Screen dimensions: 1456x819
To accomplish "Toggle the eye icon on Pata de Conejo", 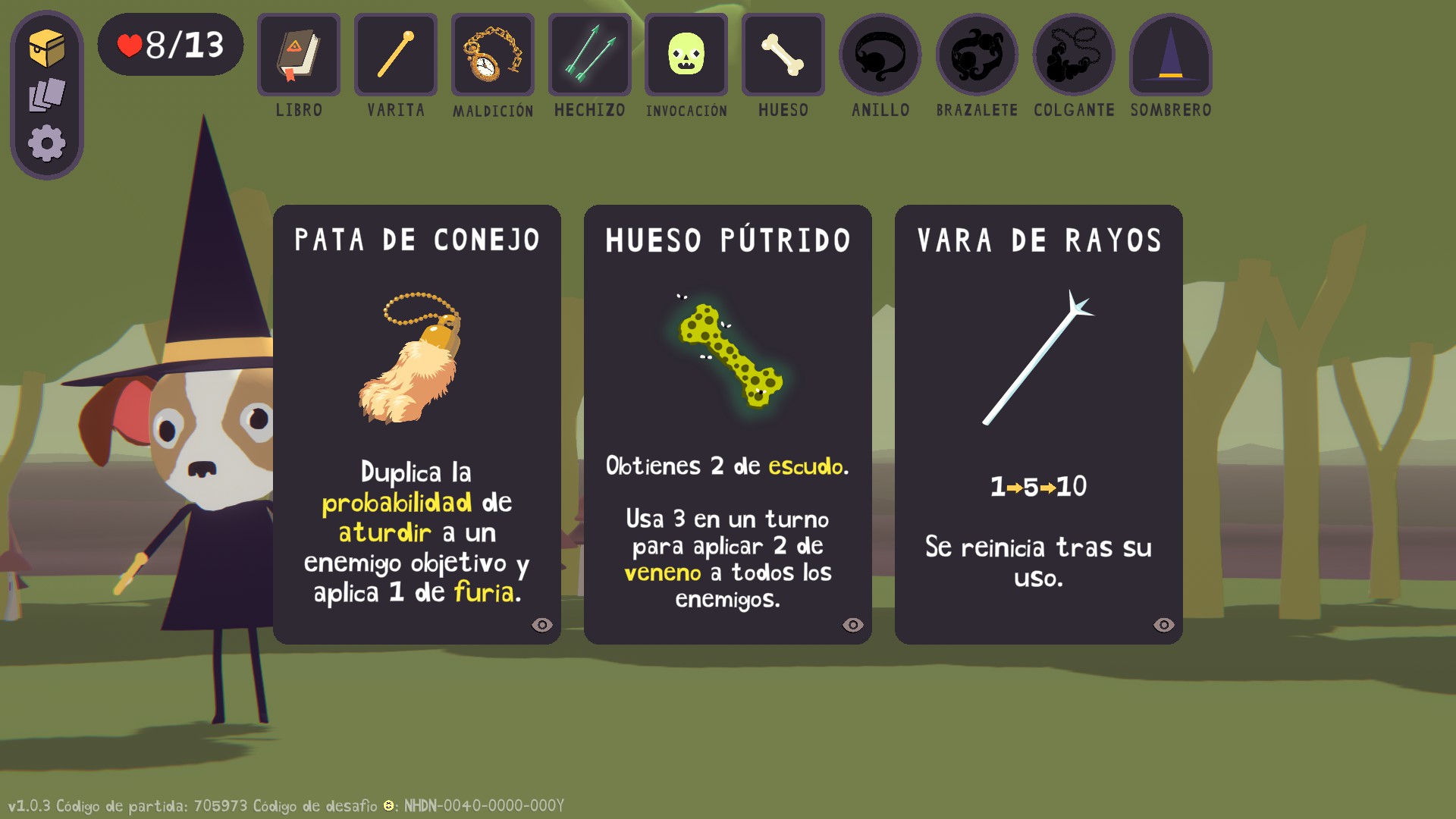I will point(542,625).
